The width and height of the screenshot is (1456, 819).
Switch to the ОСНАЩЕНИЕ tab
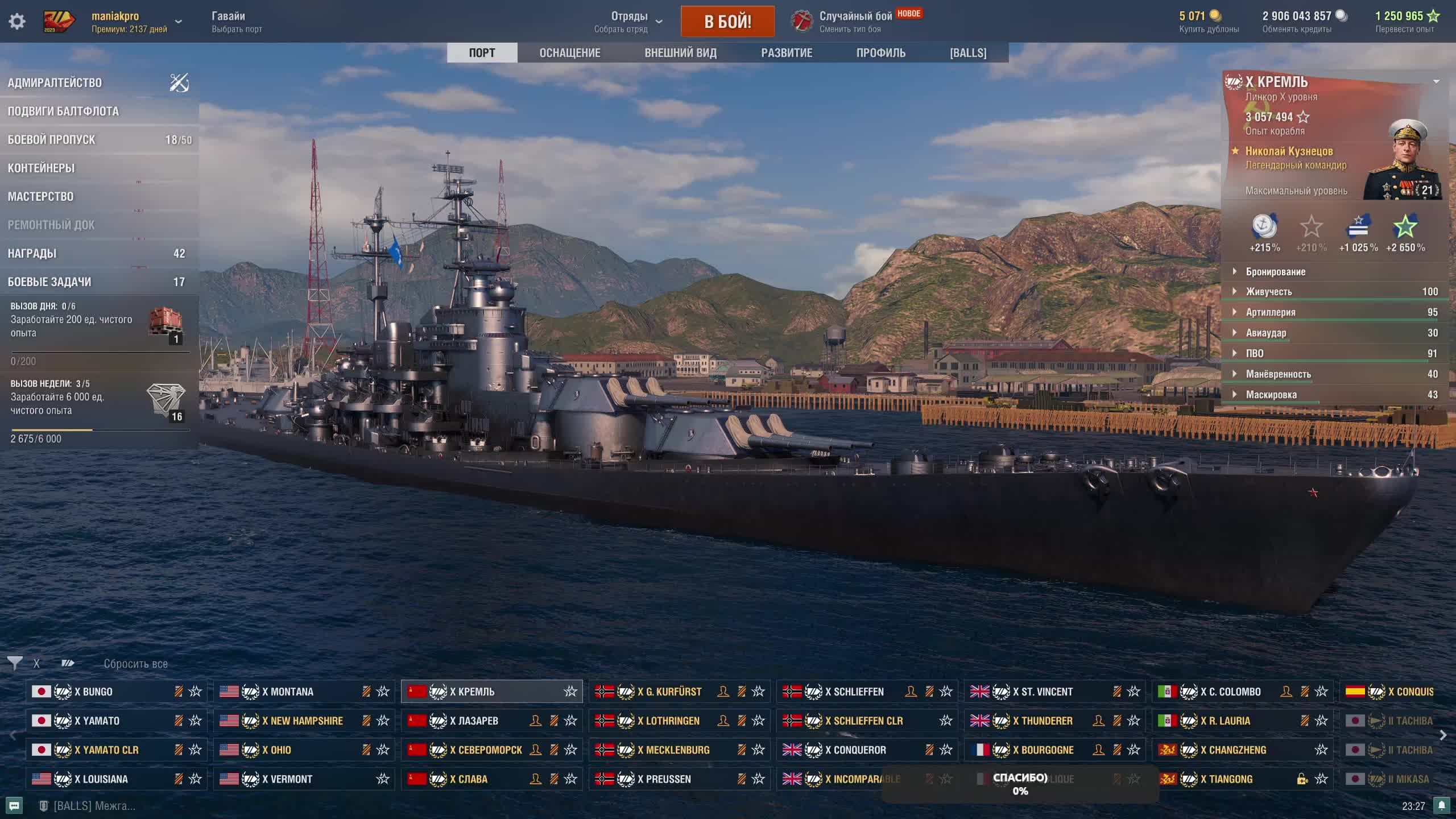click(x=569, y=53)
